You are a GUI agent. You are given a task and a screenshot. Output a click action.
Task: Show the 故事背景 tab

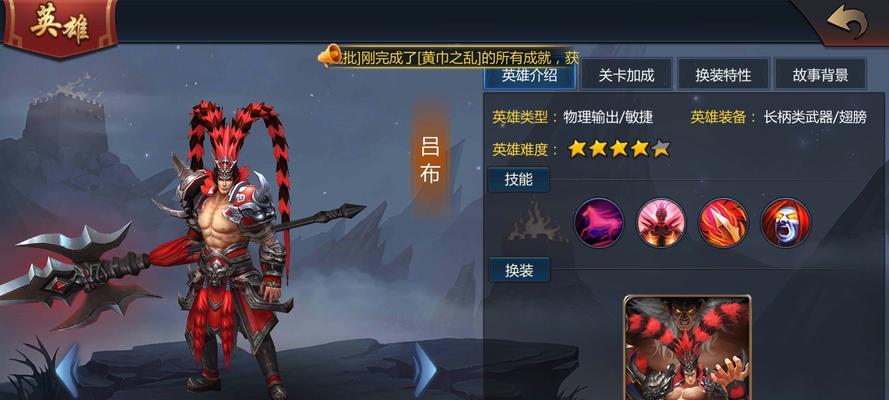pos(820,75)
